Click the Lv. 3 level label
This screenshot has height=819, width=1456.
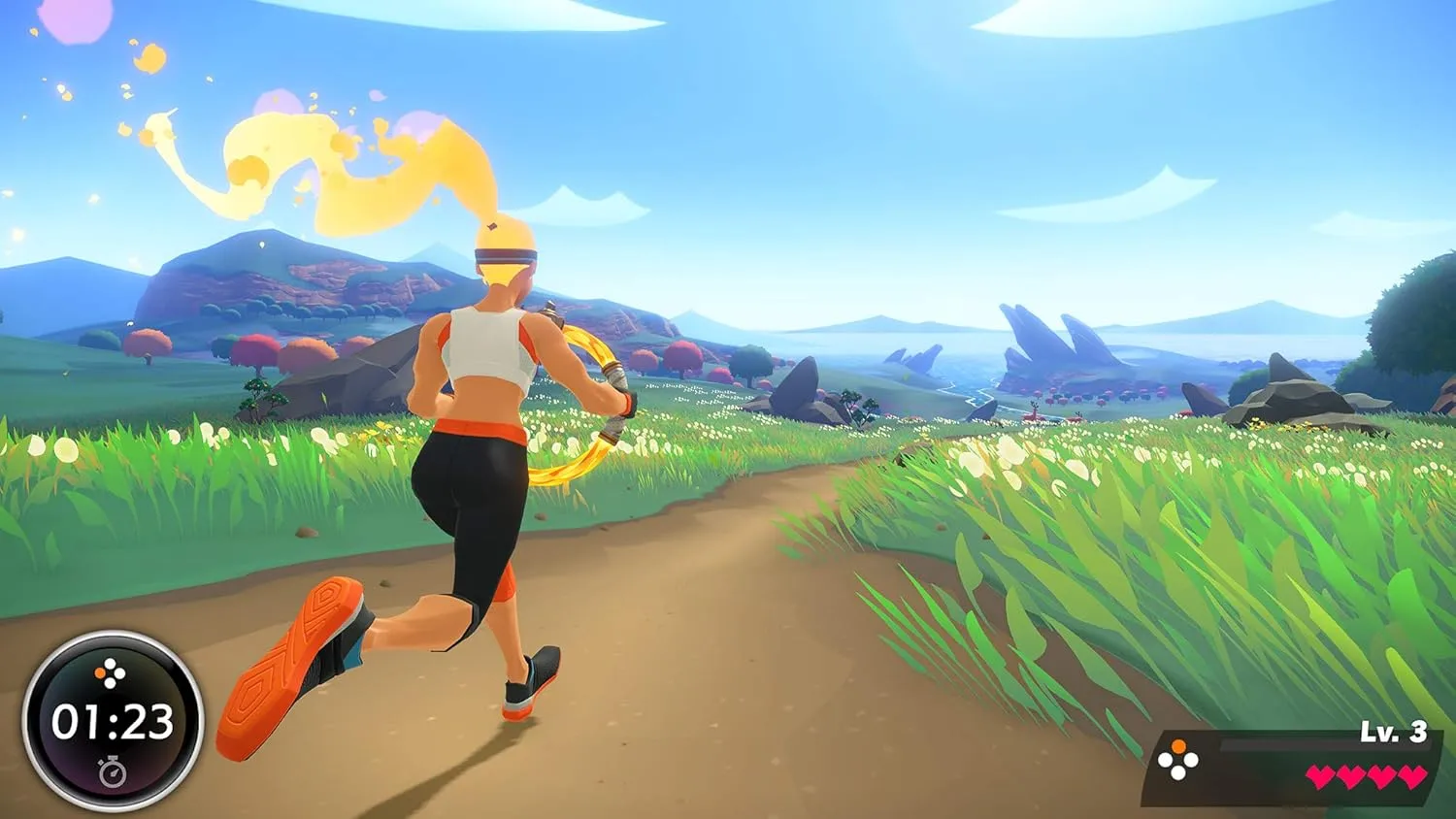tap(1392, 731)
